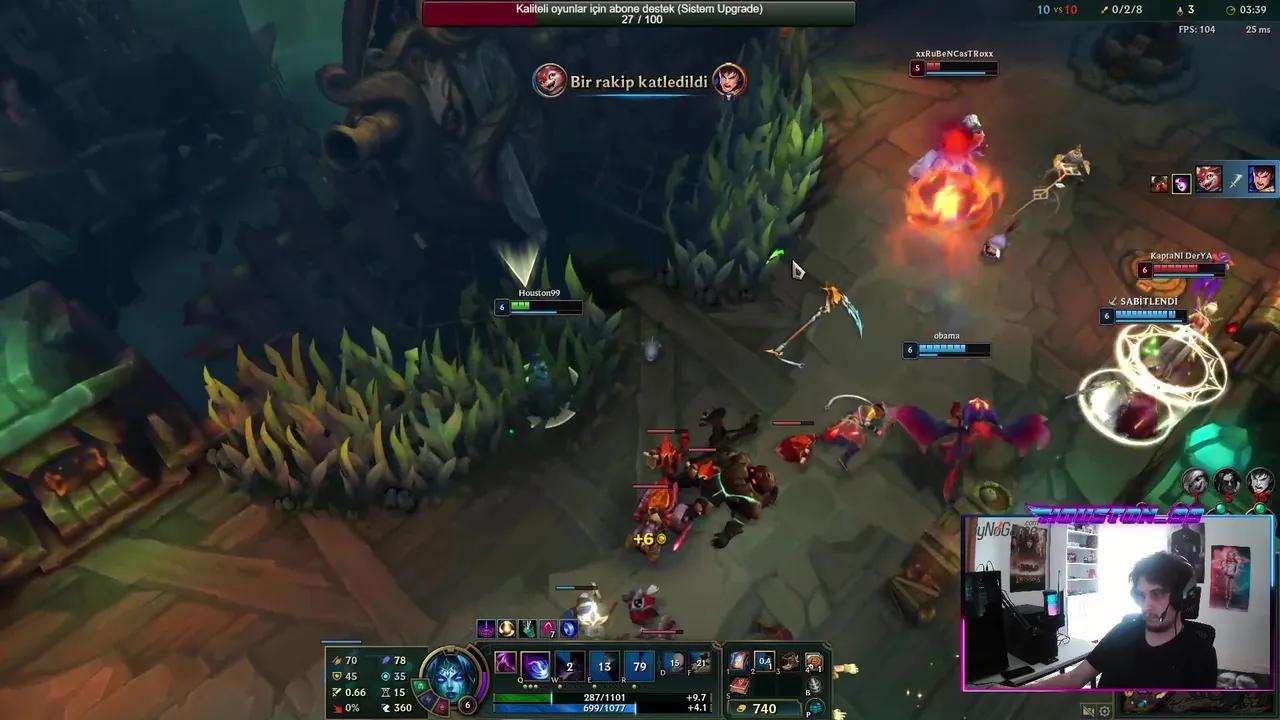This screenshot has width=1280, height=720.
Task: Click the movement speed stat showing 360
Action: [x=402, y=708]
